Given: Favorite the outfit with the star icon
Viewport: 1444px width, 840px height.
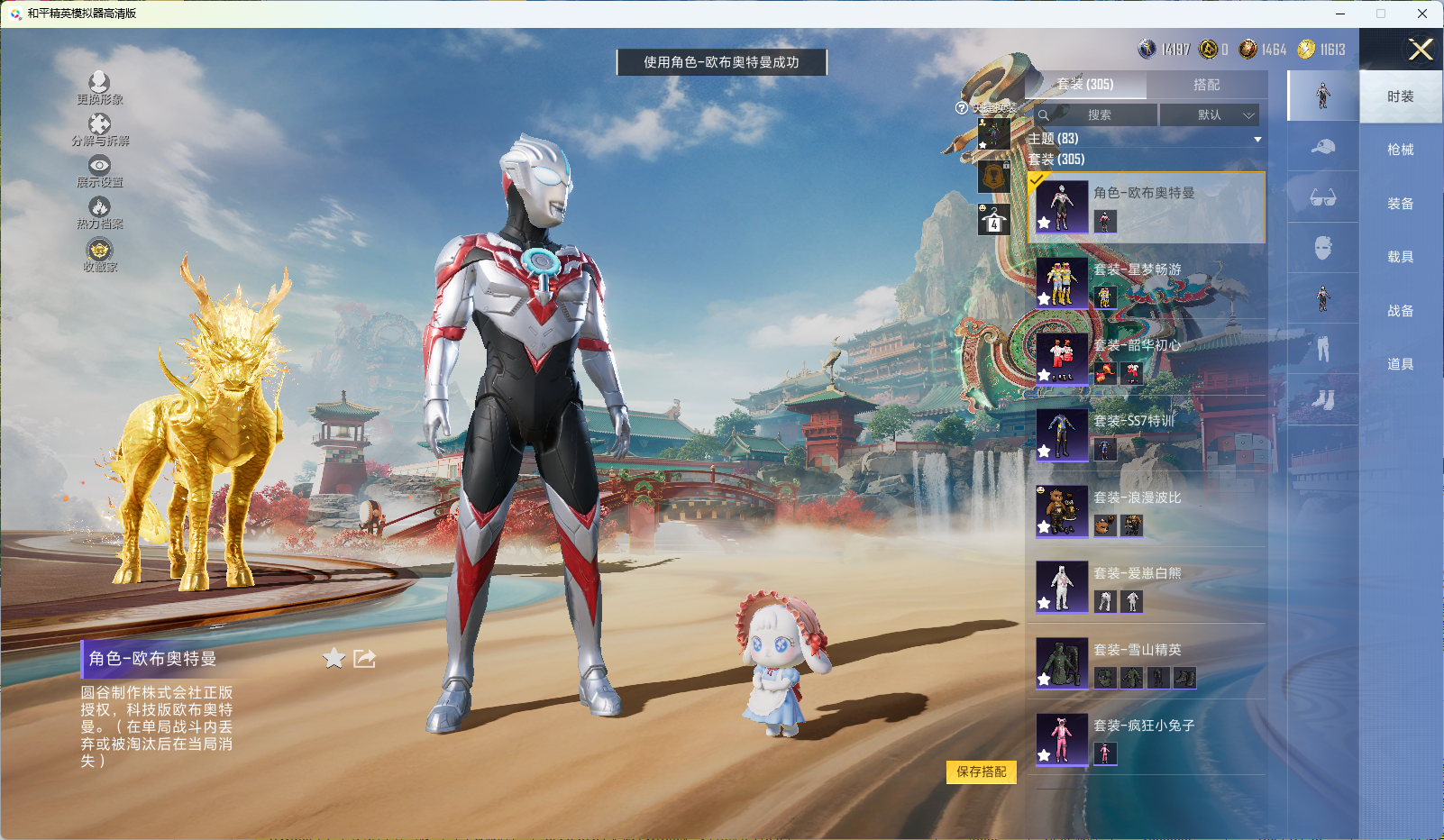Looking at the screenshot, I should (x=334, y=659).
